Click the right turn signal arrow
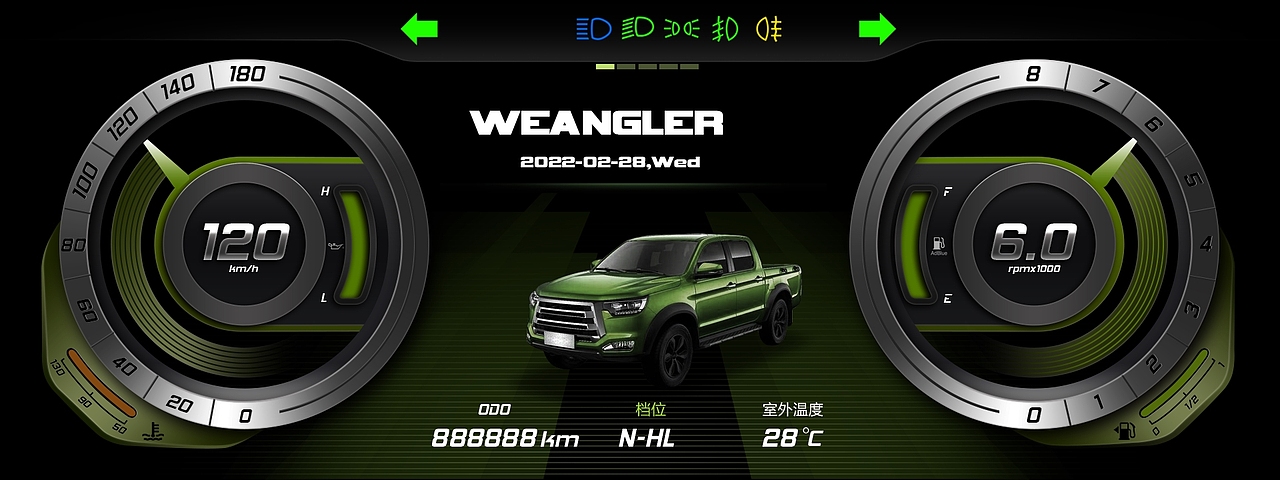This screenshot has height=480, width=1280. pyautogui.click(x=876, y=29)
